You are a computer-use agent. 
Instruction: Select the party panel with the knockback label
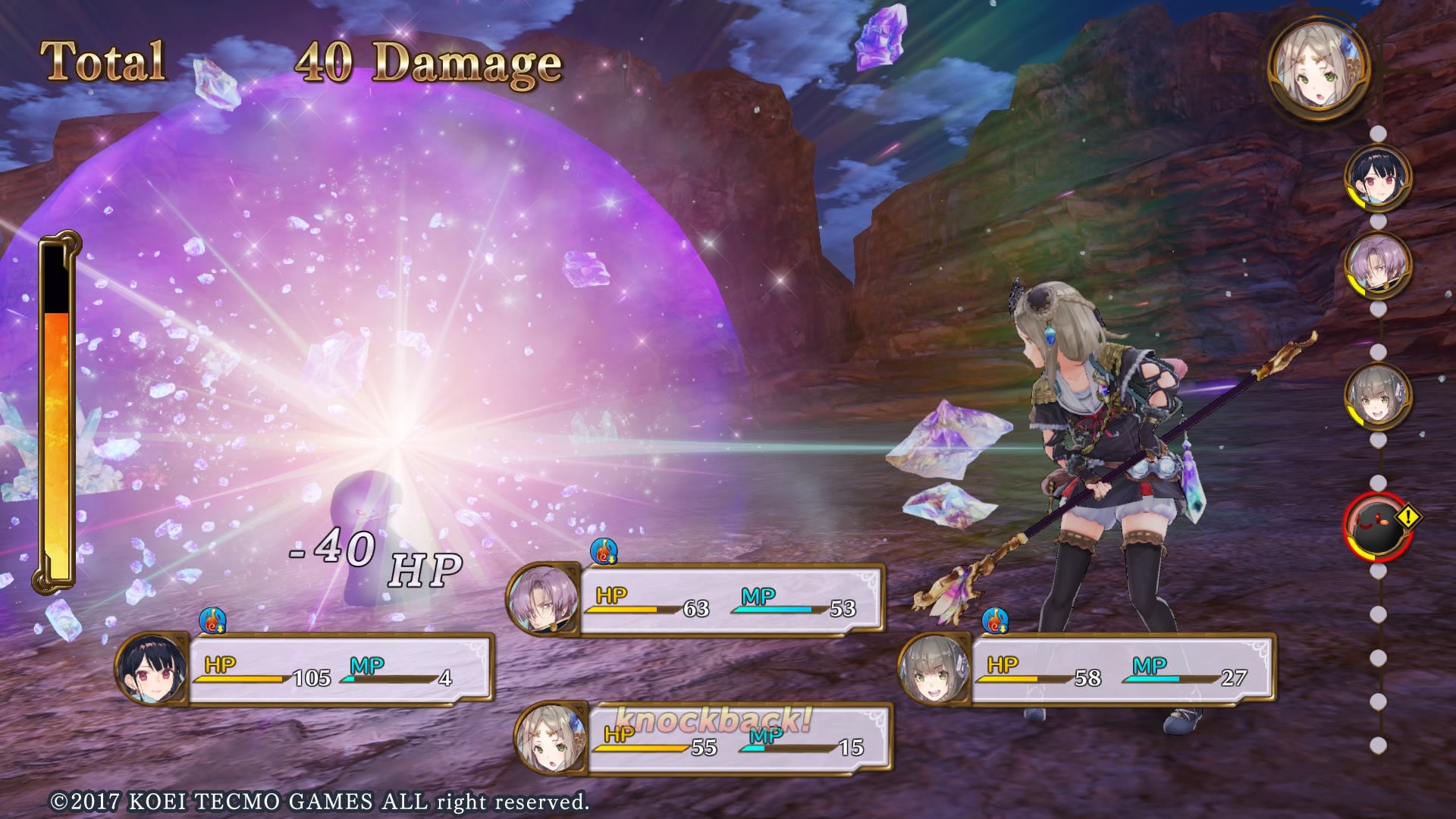point(703,740)
